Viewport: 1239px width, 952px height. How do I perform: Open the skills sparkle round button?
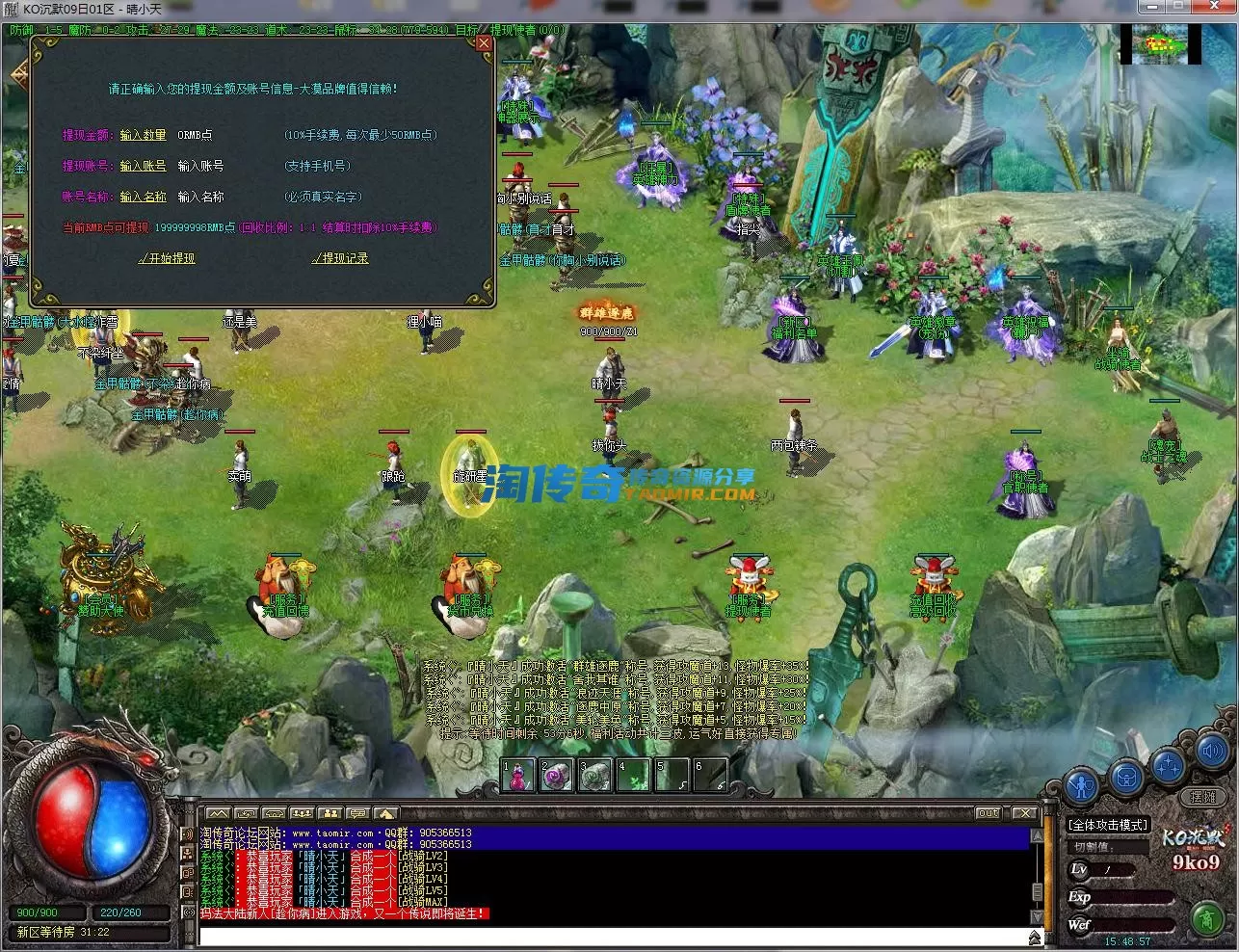(1169, 766)
